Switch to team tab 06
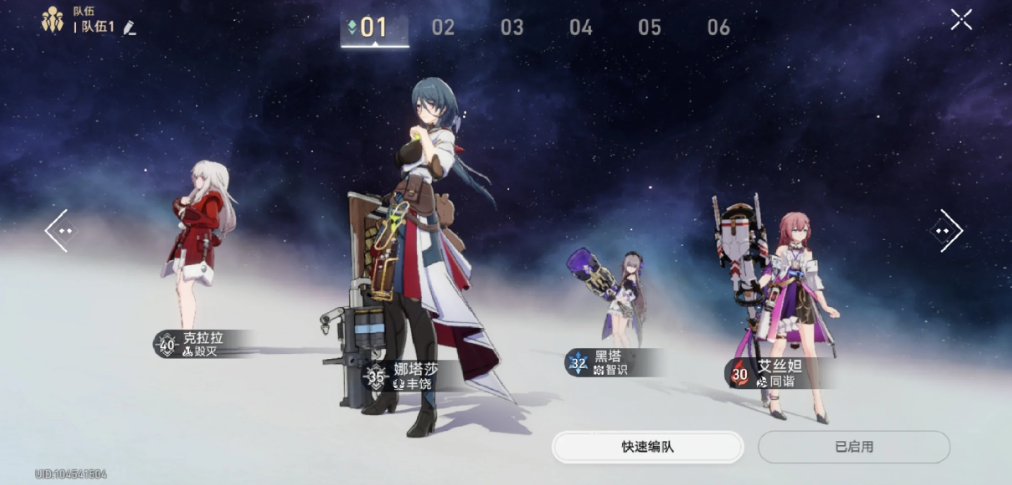The height and width of the screenshot is (485, 1012). pyautogui.click(x=719, y=28)
